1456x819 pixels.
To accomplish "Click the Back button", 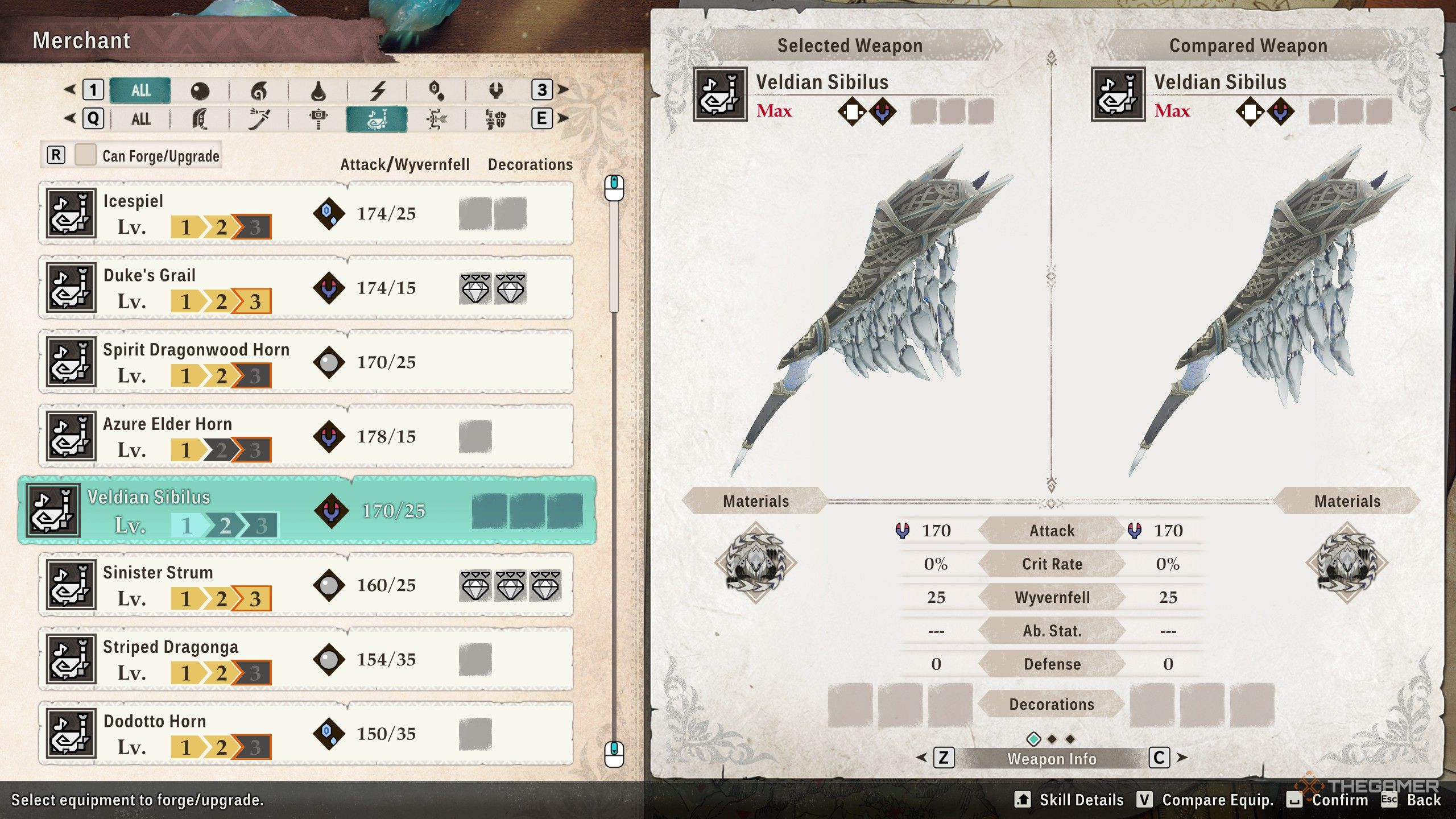I will coord(1423,800).
